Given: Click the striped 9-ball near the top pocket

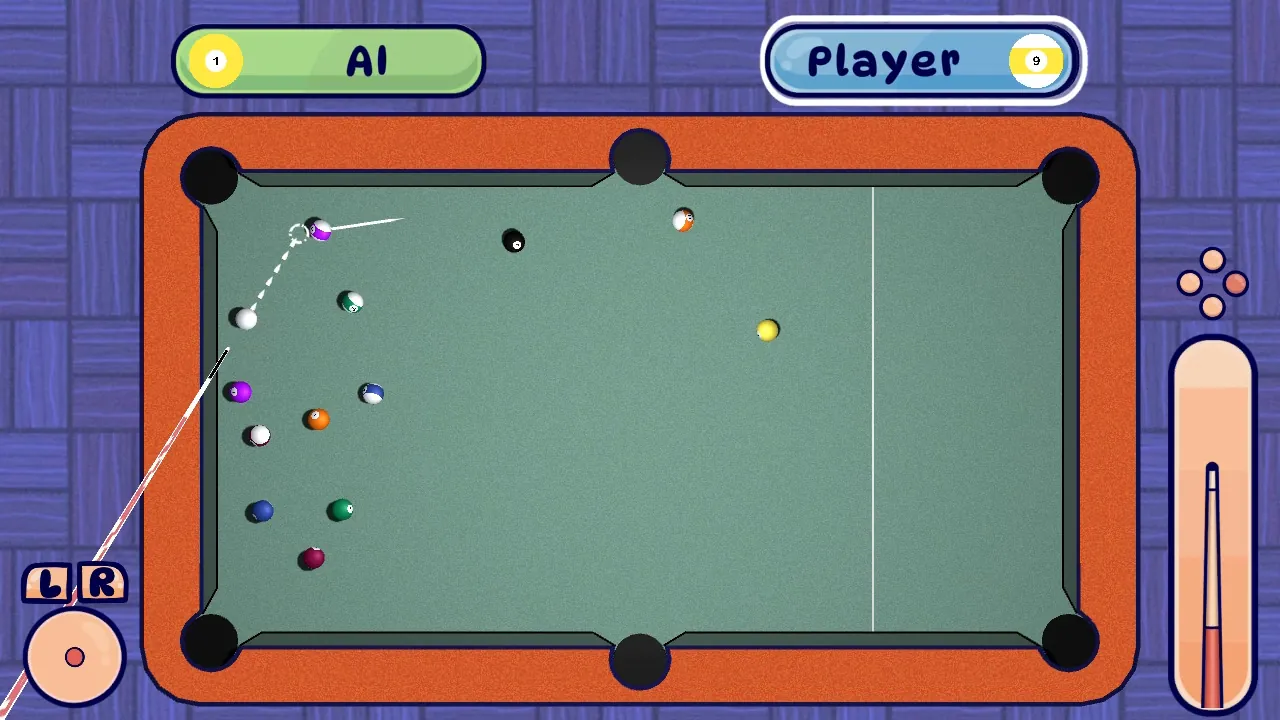Looking at the screenshot, I should point(684,220).
